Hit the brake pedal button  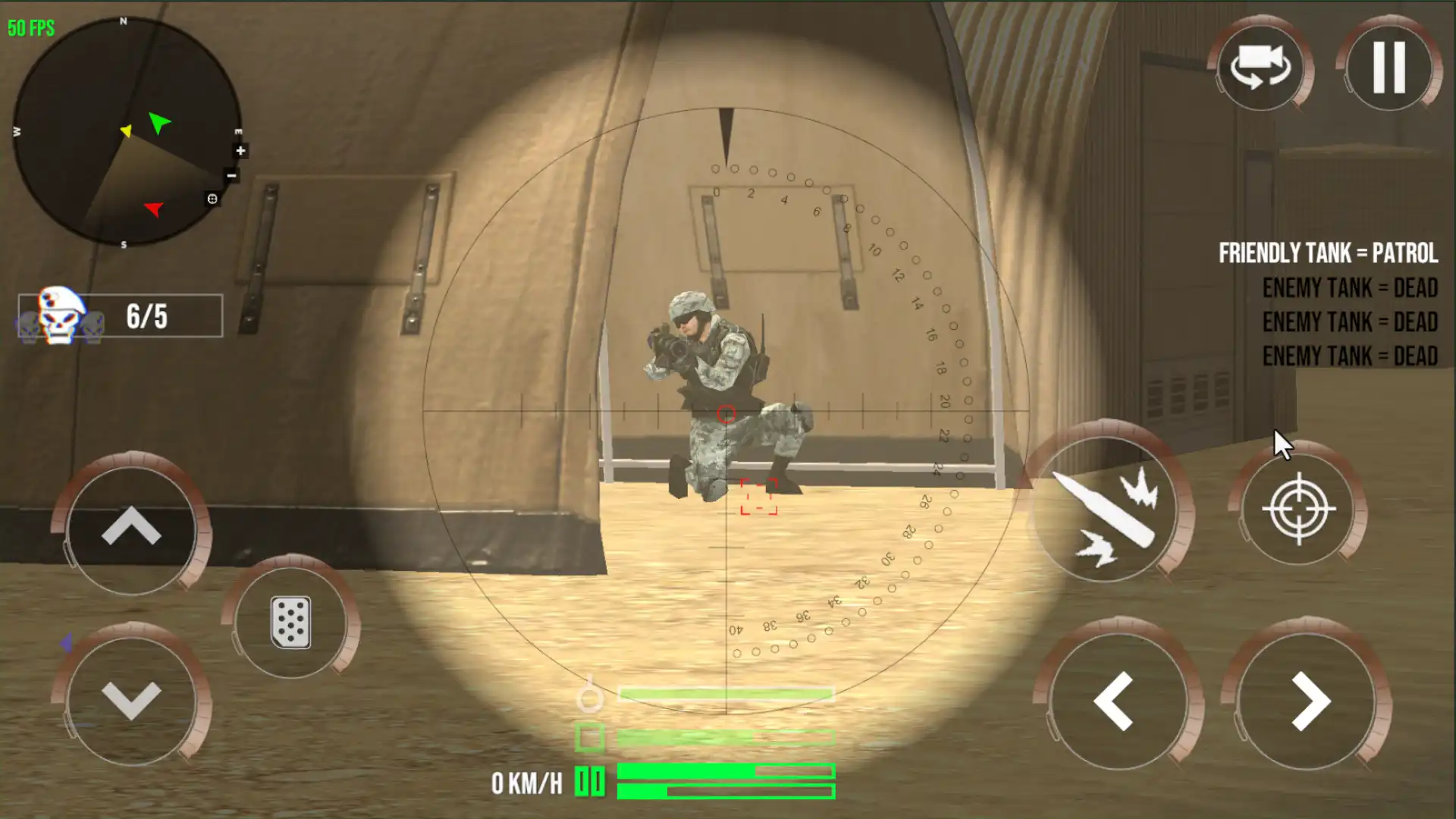(x=290, y=623)
